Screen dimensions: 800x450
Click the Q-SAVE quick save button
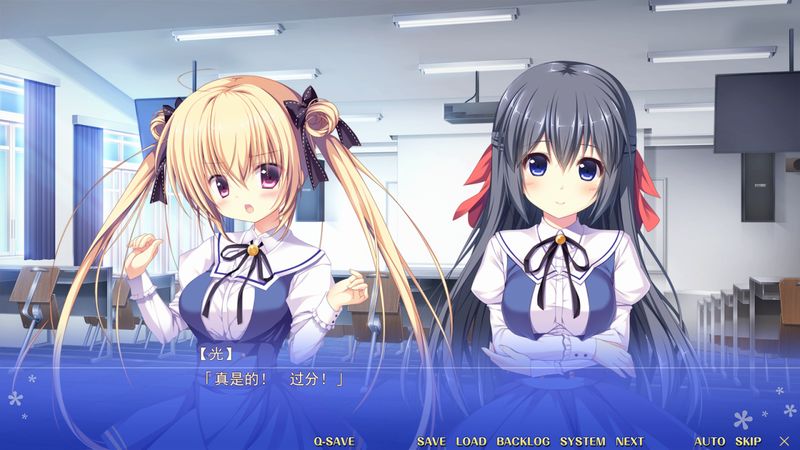pos(333,441)
